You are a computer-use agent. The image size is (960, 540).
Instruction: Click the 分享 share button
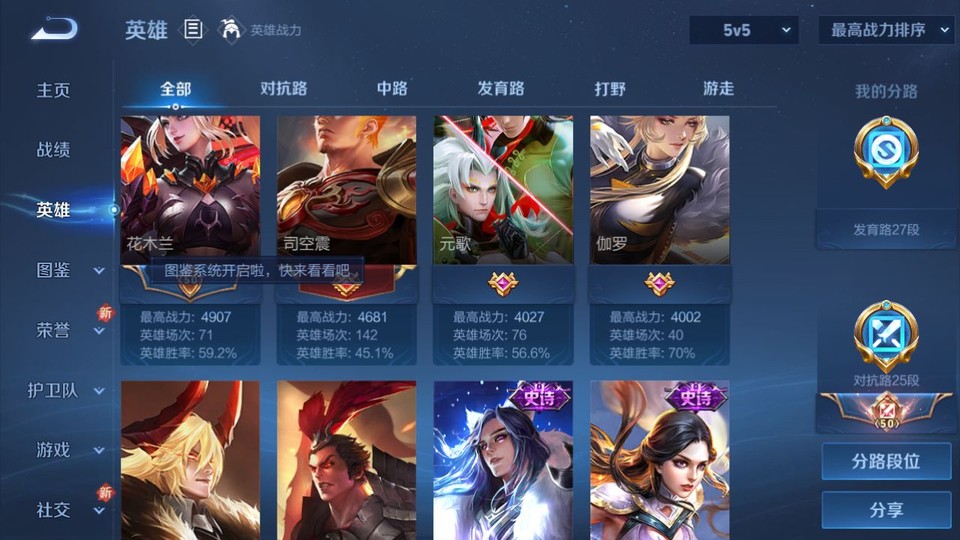pos(886,510)
